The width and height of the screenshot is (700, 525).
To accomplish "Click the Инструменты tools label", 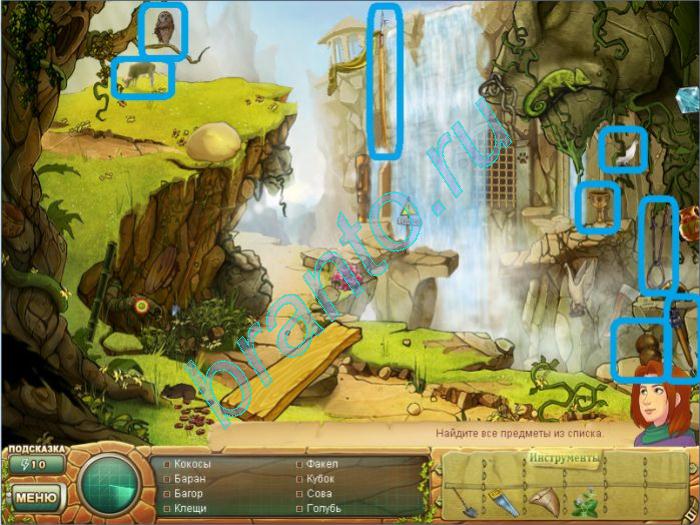I will pos(562,458).
